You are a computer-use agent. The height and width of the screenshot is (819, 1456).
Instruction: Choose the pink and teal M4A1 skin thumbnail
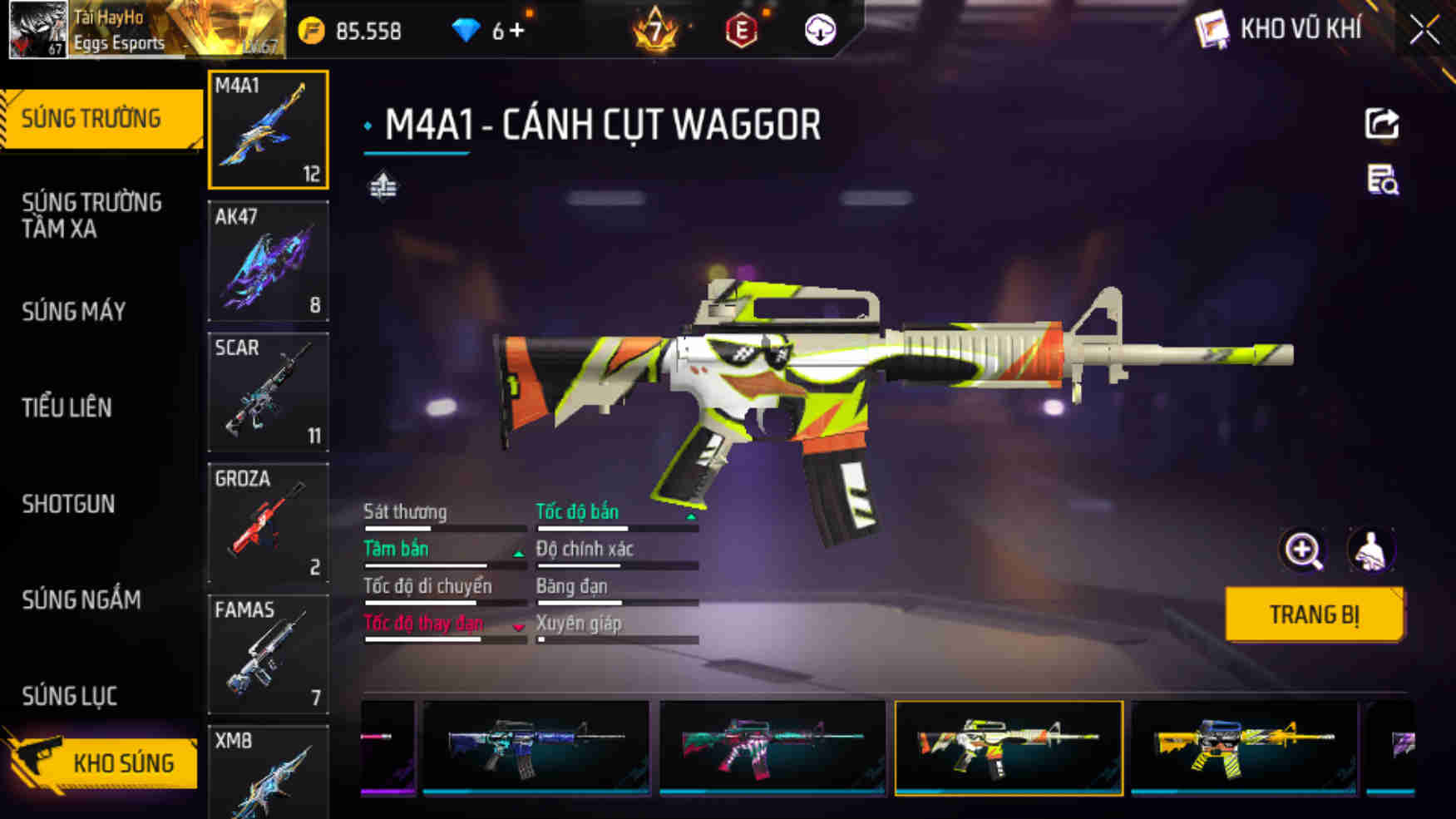(x=772, y=747)
